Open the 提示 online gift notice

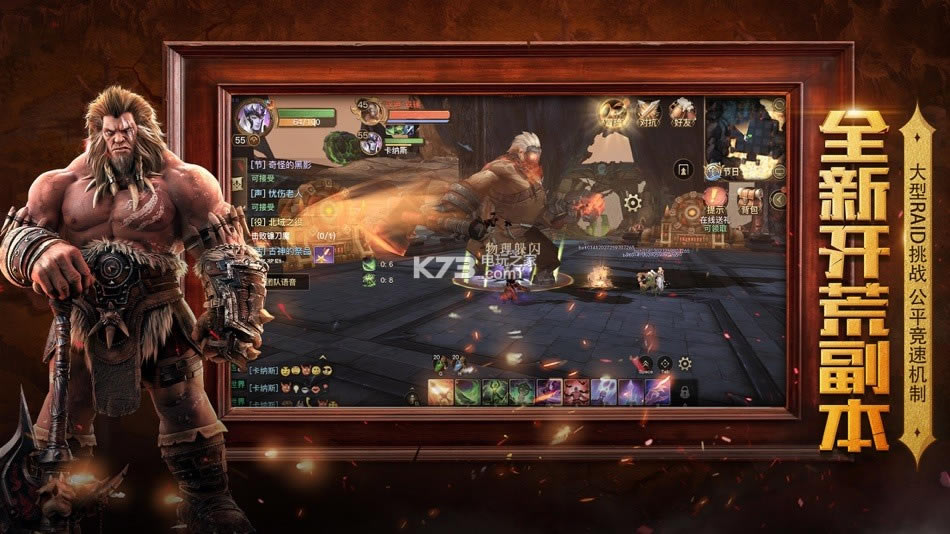tap(714, 200)
